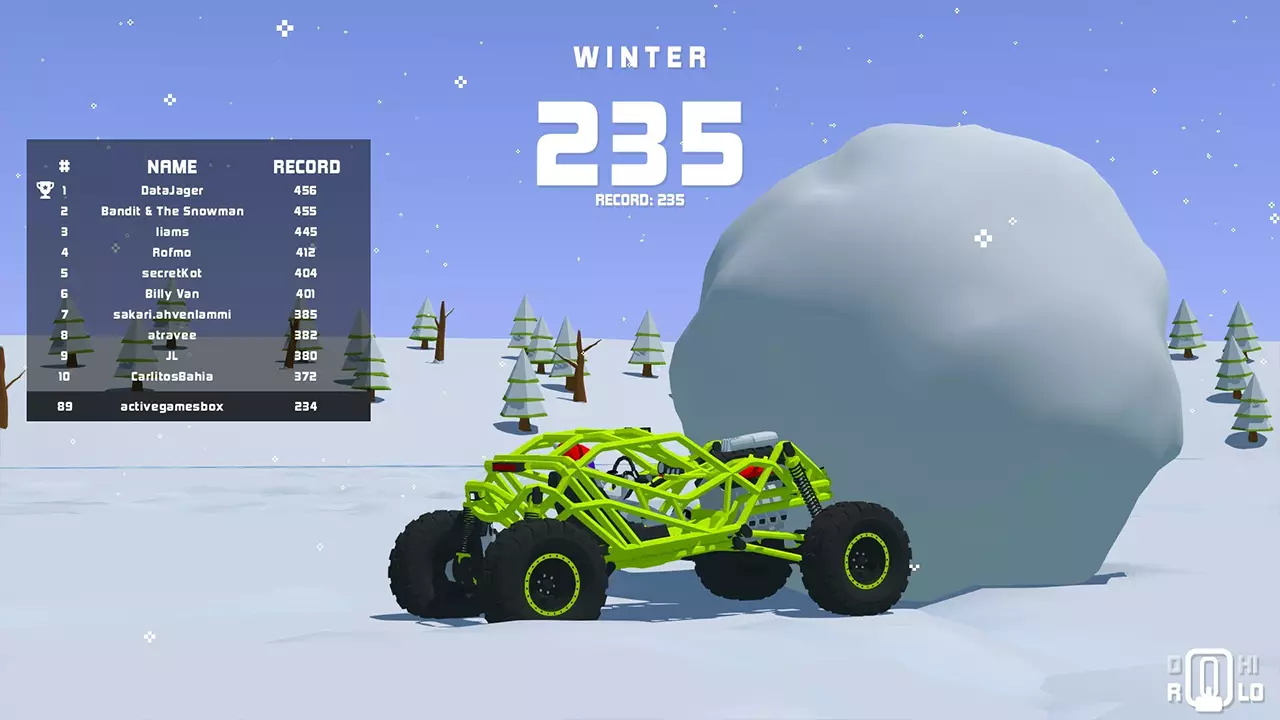Expand the full leaderboard panel
The height and width of the screenshot is (720, 1280).
click(198, 280)
